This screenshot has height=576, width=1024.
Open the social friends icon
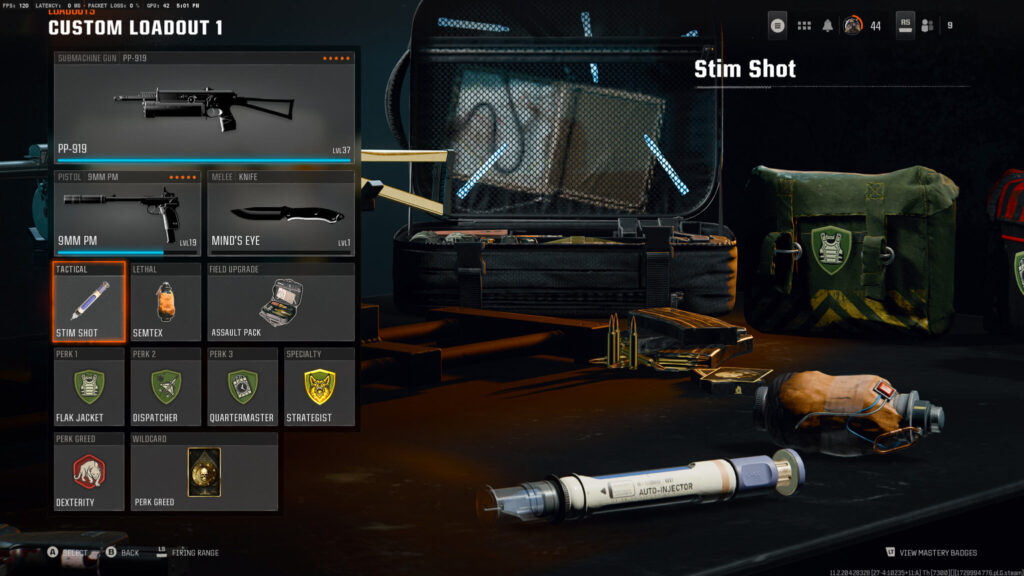pyautogui.click(x=927, y=25)
